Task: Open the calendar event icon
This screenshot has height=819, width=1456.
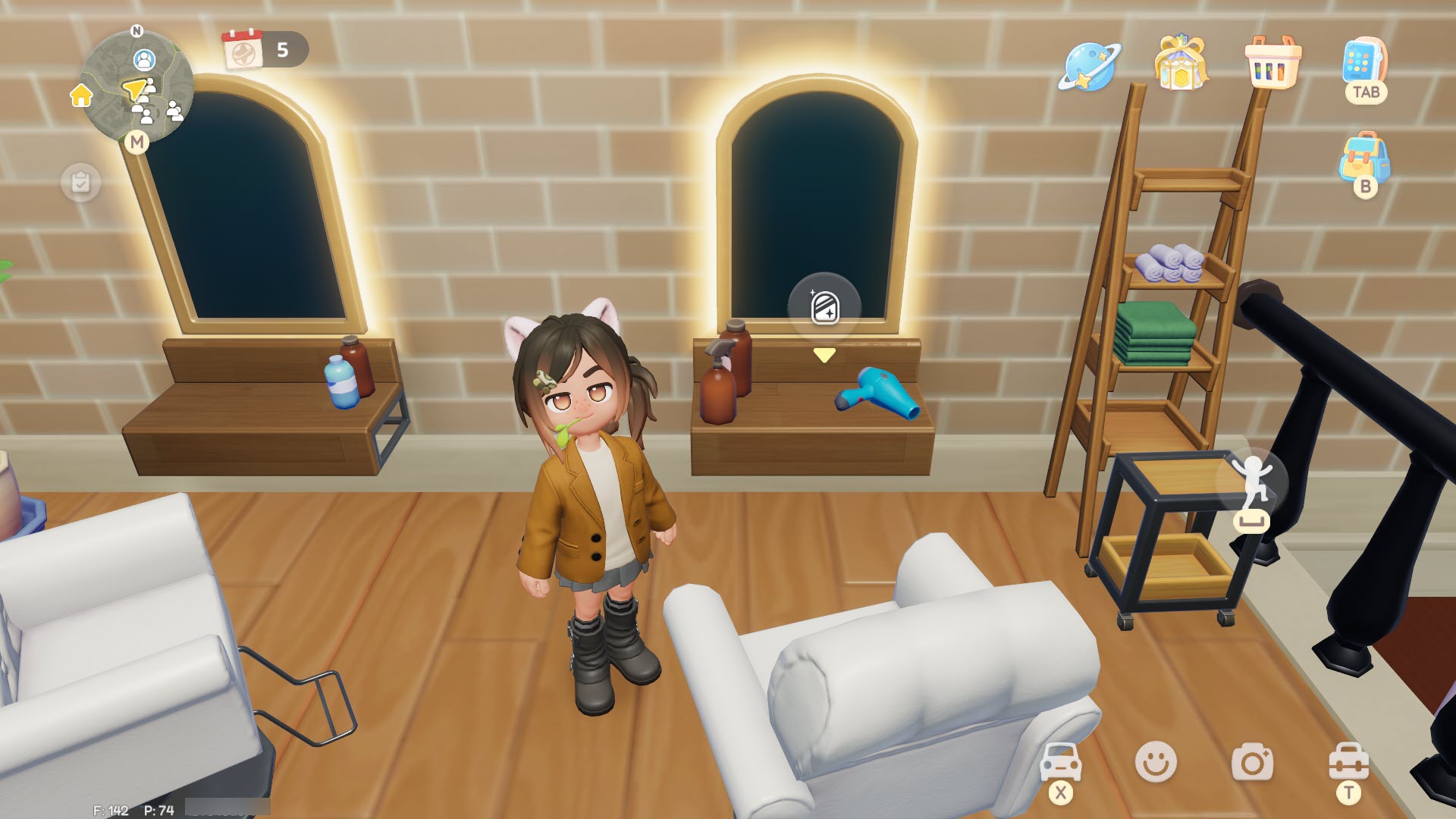Action: point(243,50)
